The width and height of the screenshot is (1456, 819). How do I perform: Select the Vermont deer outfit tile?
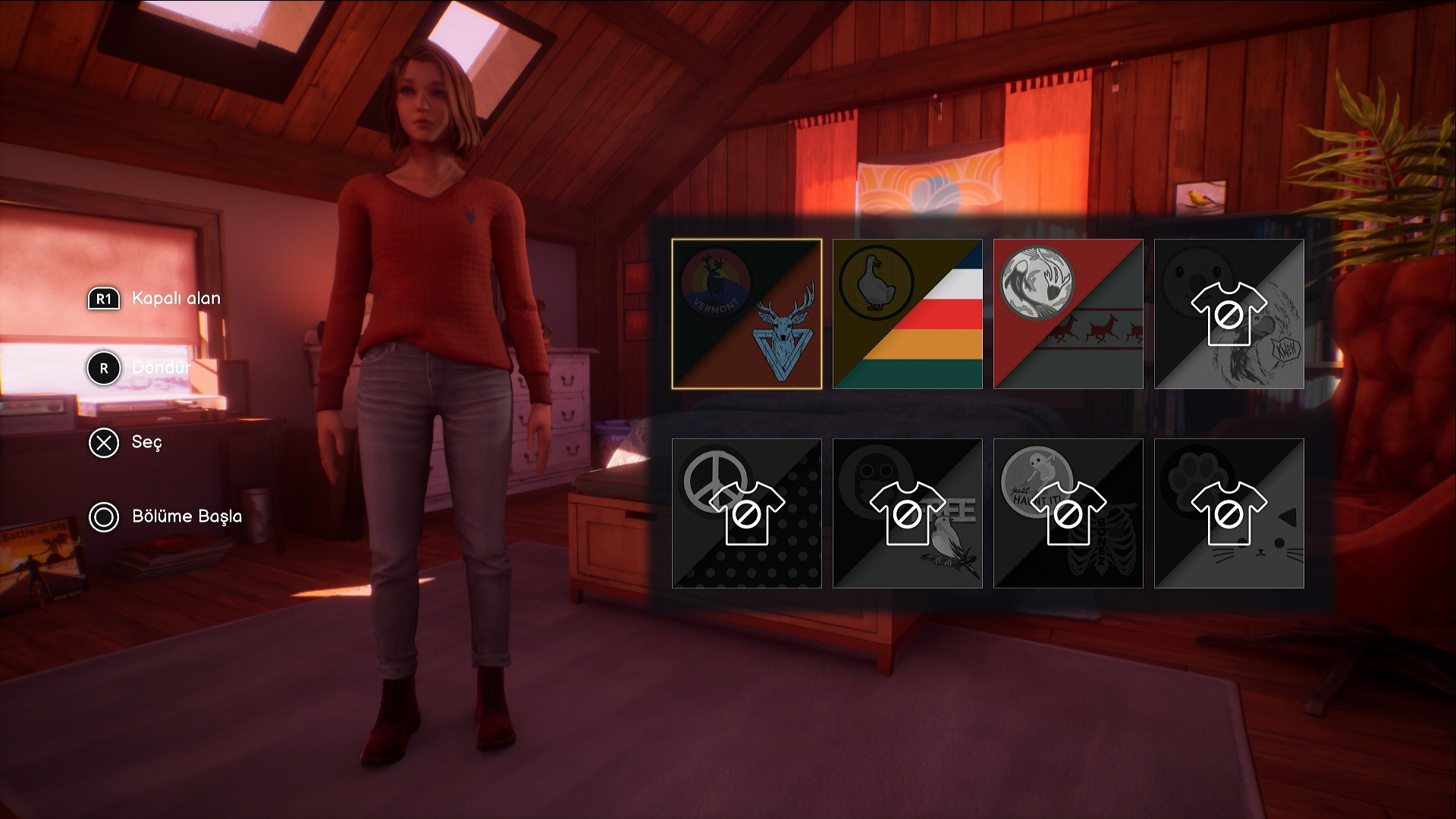pos(746,314)
